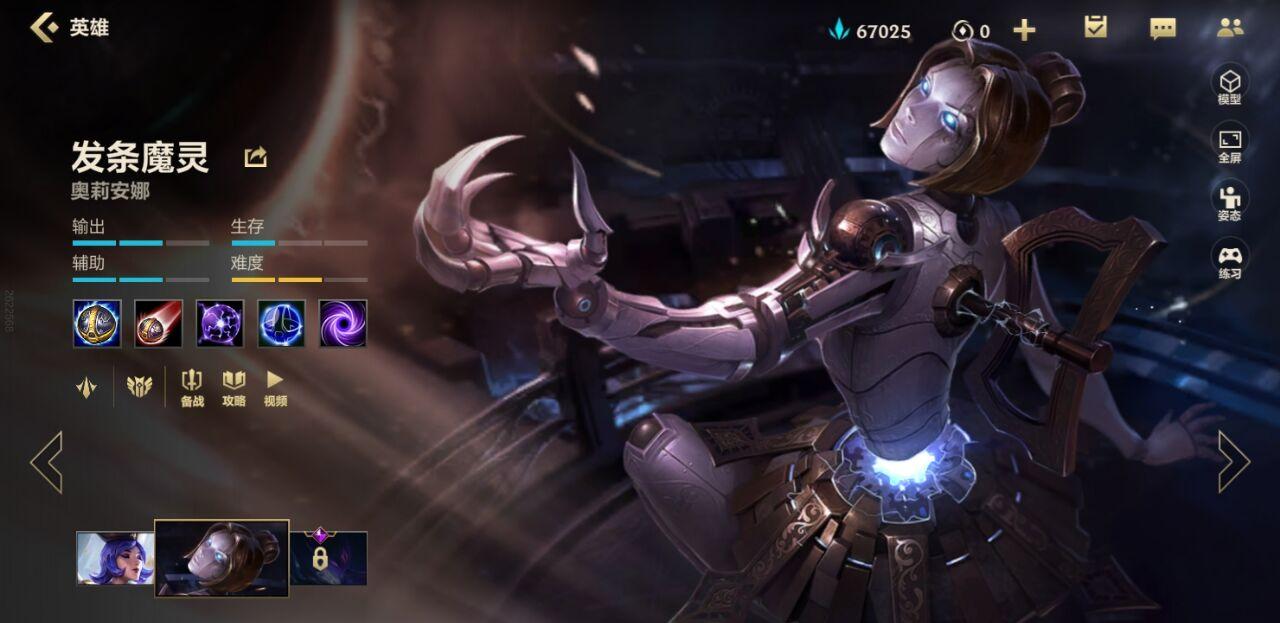Open the 攻略 guide button
Screen dimensions: 1280x623
click(234, 388)
